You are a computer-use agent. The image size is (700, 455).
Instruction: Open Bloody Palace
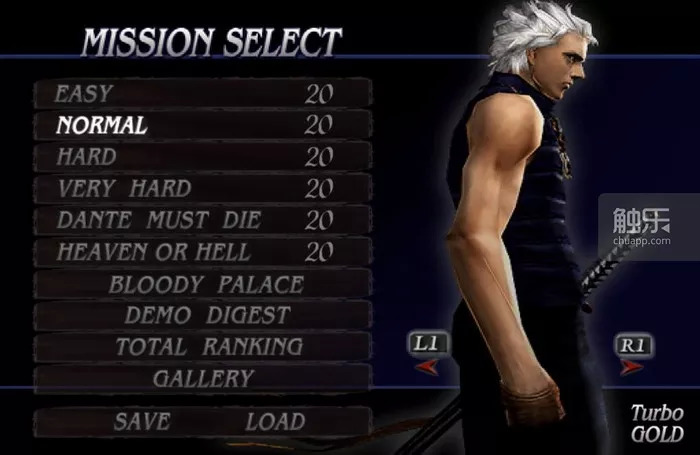[205, 283]
